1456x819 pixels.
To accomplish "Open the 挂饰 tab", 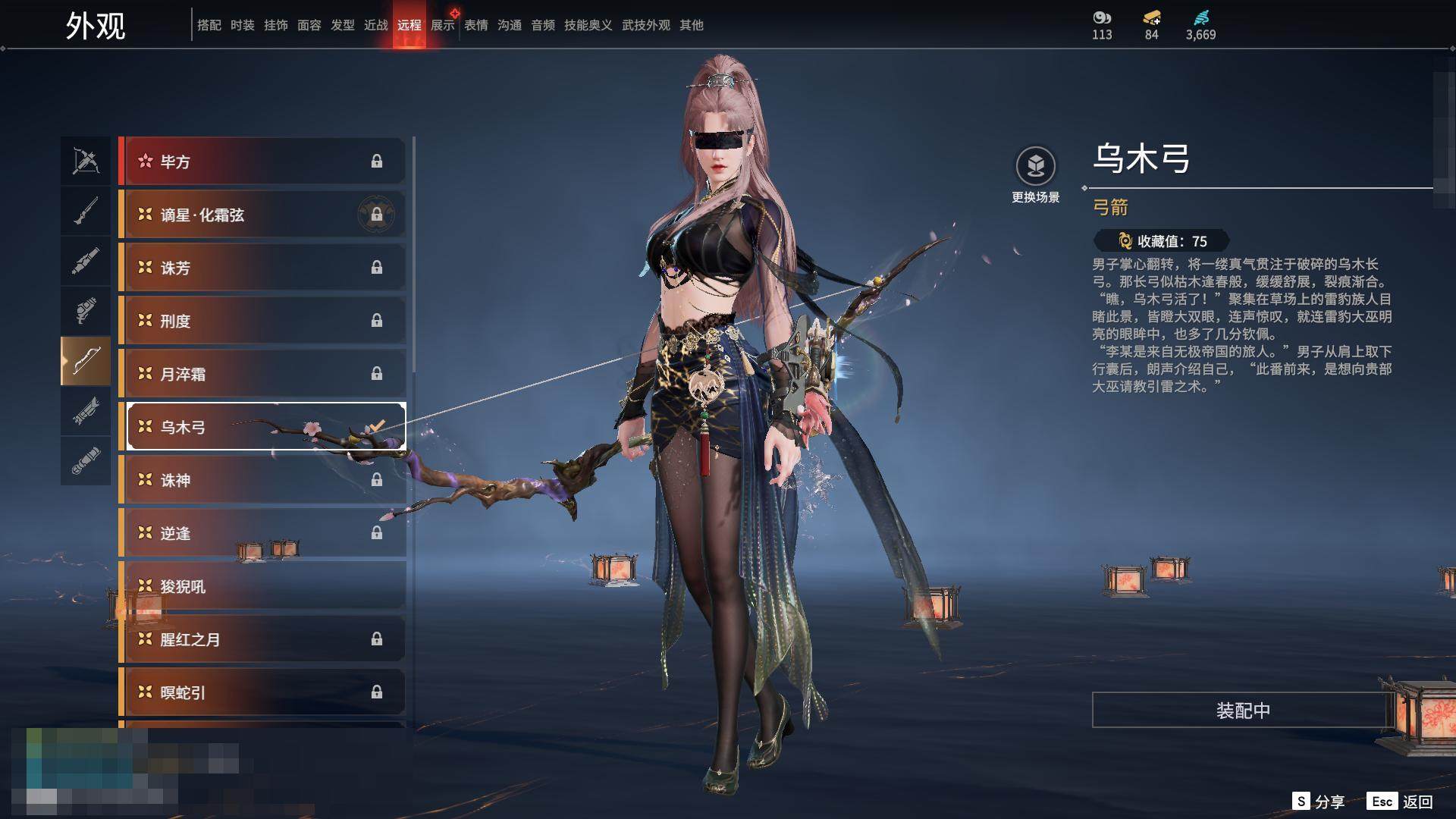I will pos(276,25).
